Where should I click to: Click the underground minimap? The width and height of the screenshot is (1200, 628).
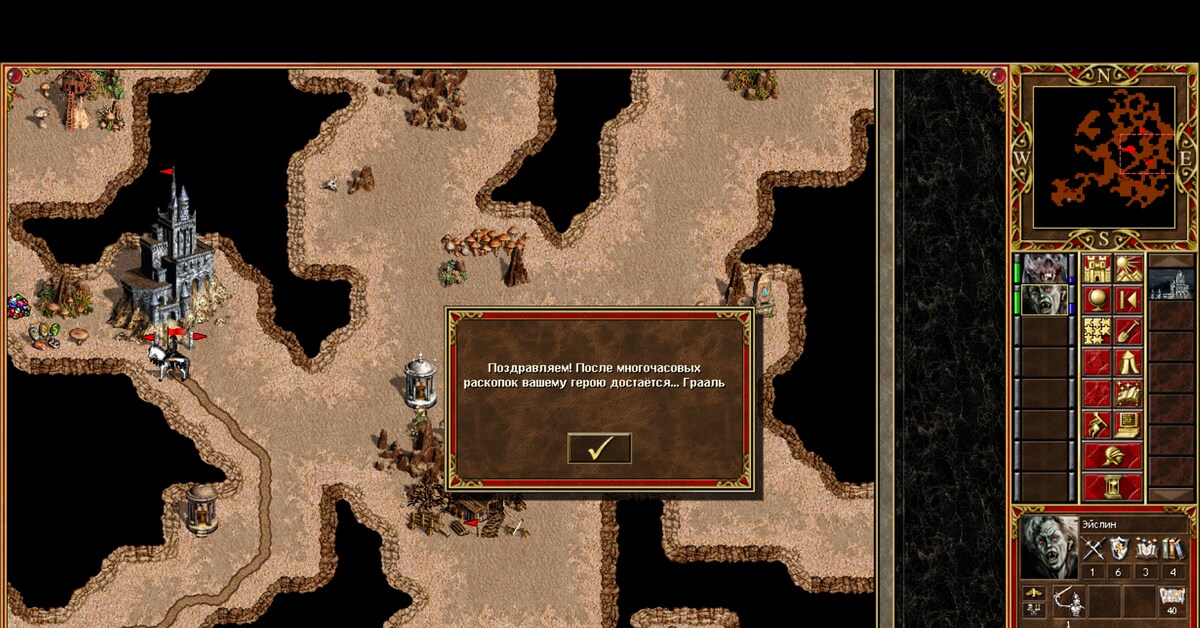(1103, 157)
